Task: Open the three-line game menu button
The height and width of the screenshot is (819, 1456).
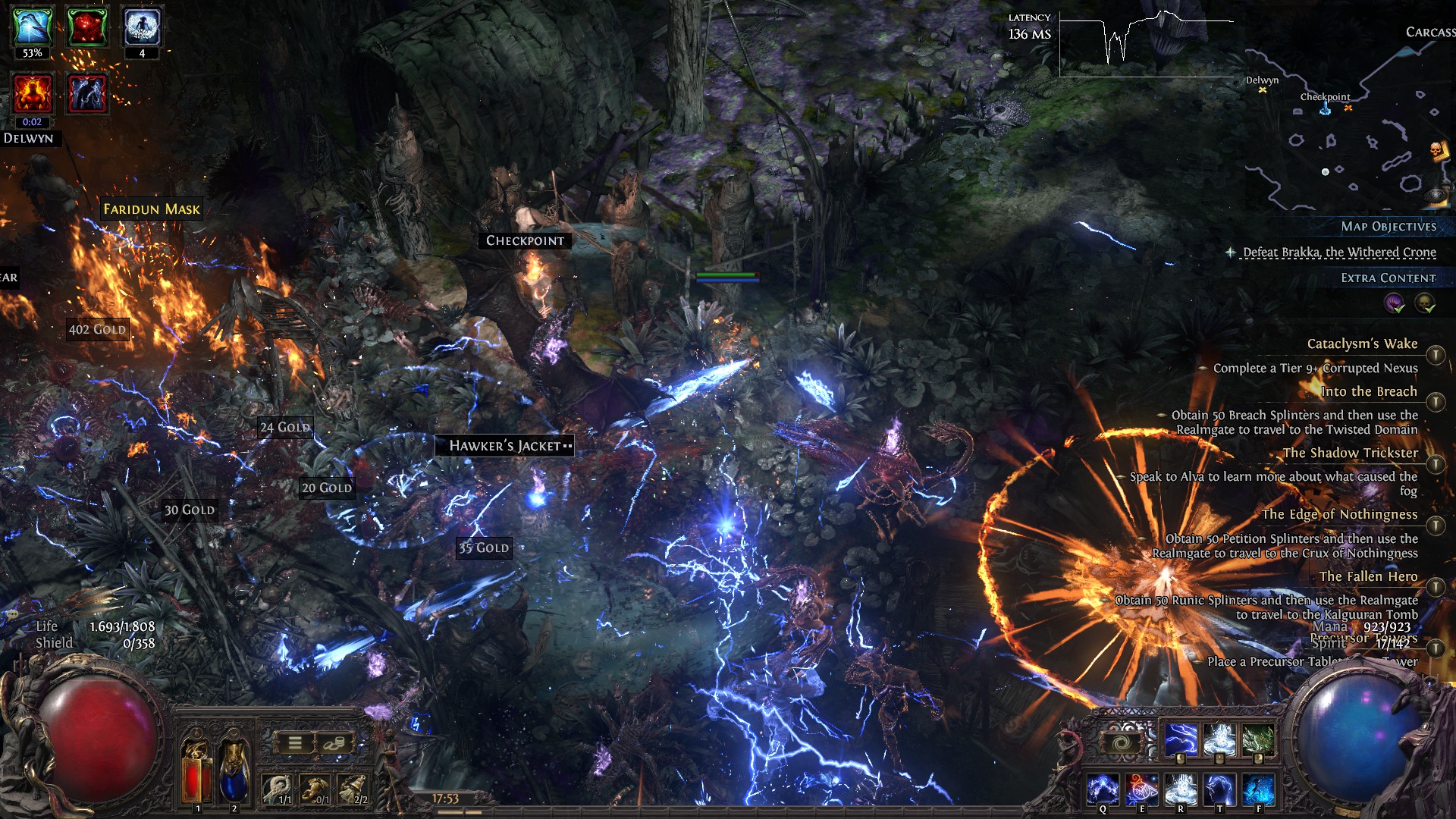Action: pyautogui.click(x=295, y=743)
